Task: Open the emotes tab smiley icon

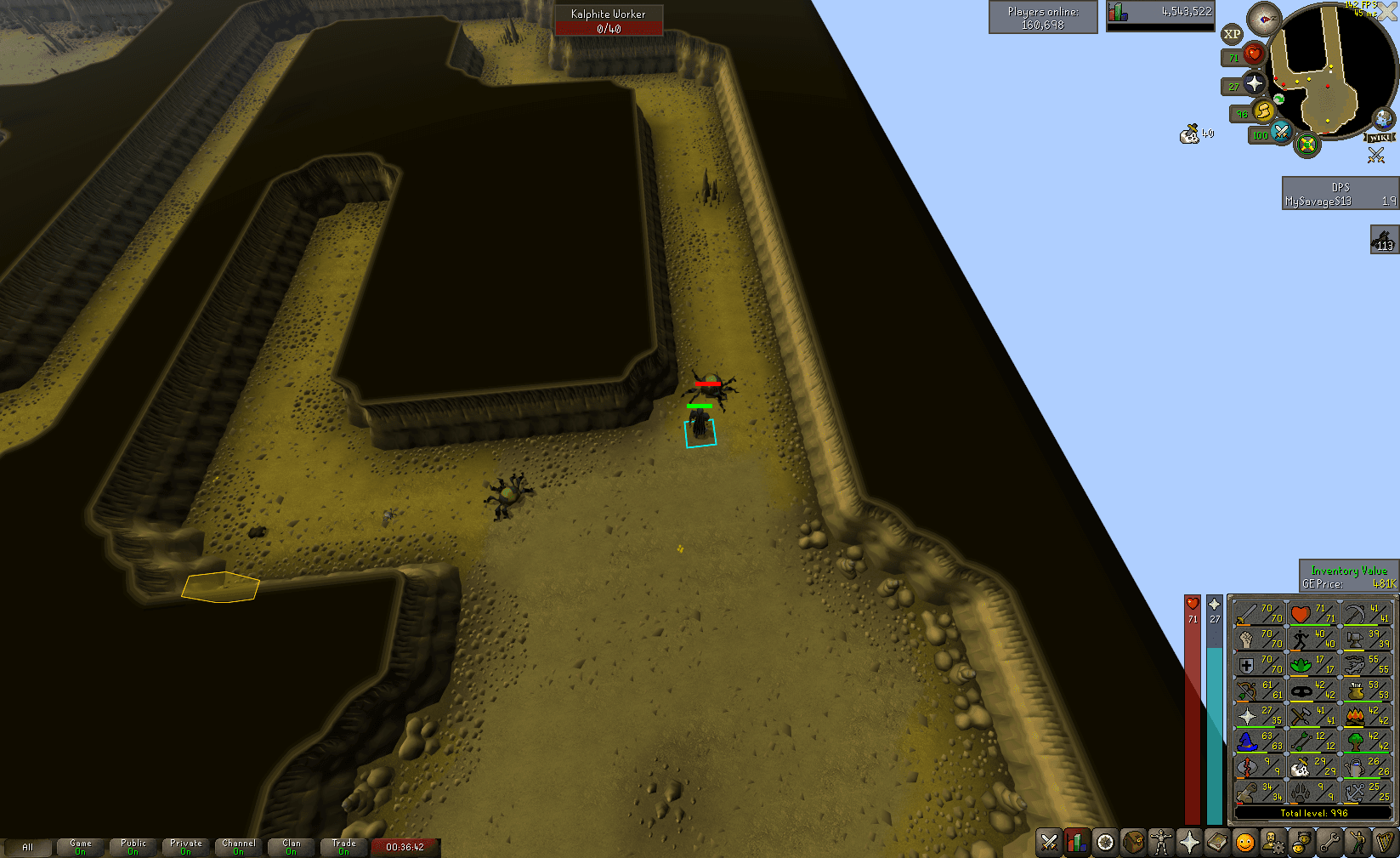Action: 1244,844
